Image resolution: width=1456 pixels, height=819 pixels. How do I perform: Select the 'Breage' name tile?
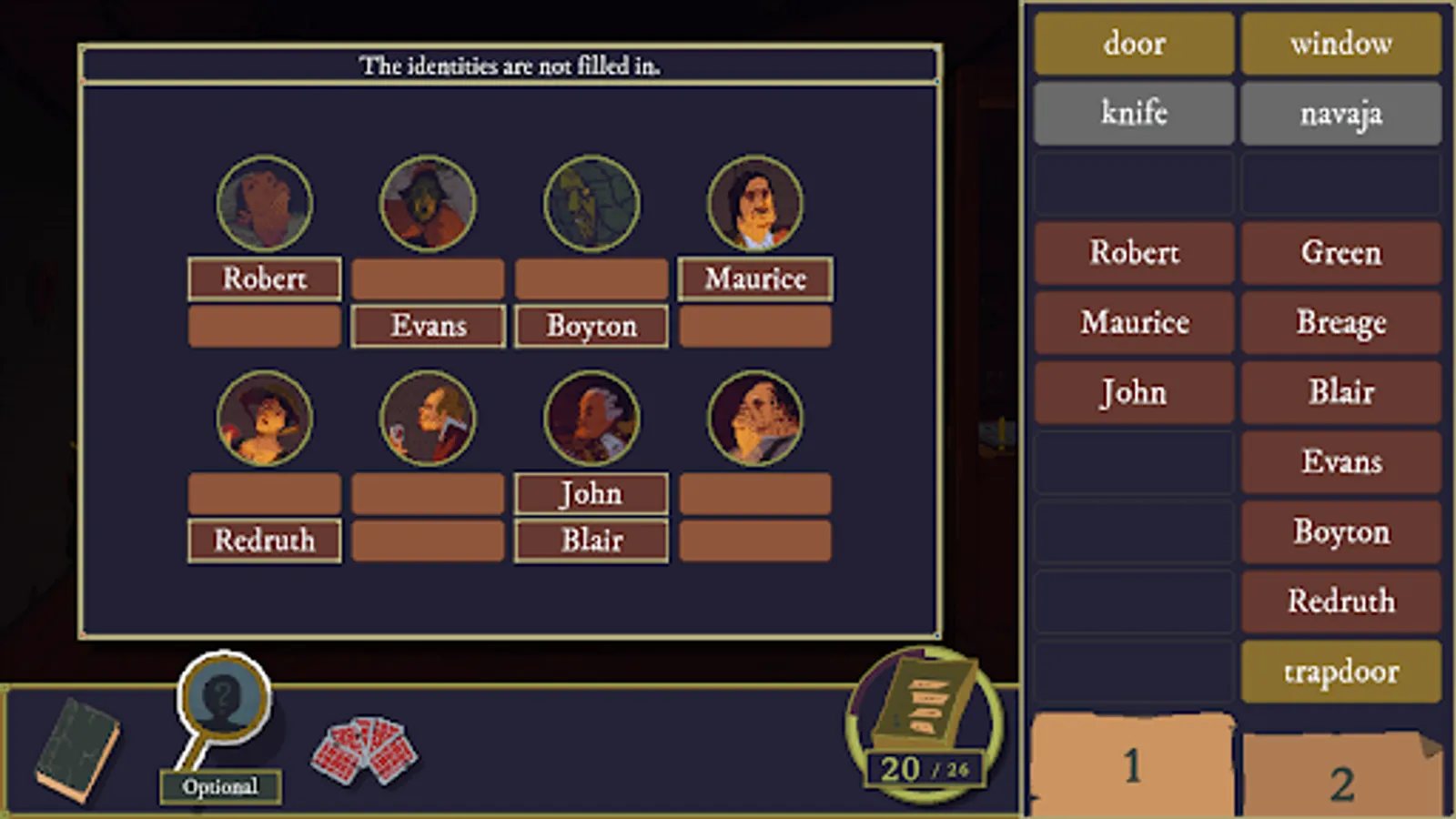[x=1341, y=323]
